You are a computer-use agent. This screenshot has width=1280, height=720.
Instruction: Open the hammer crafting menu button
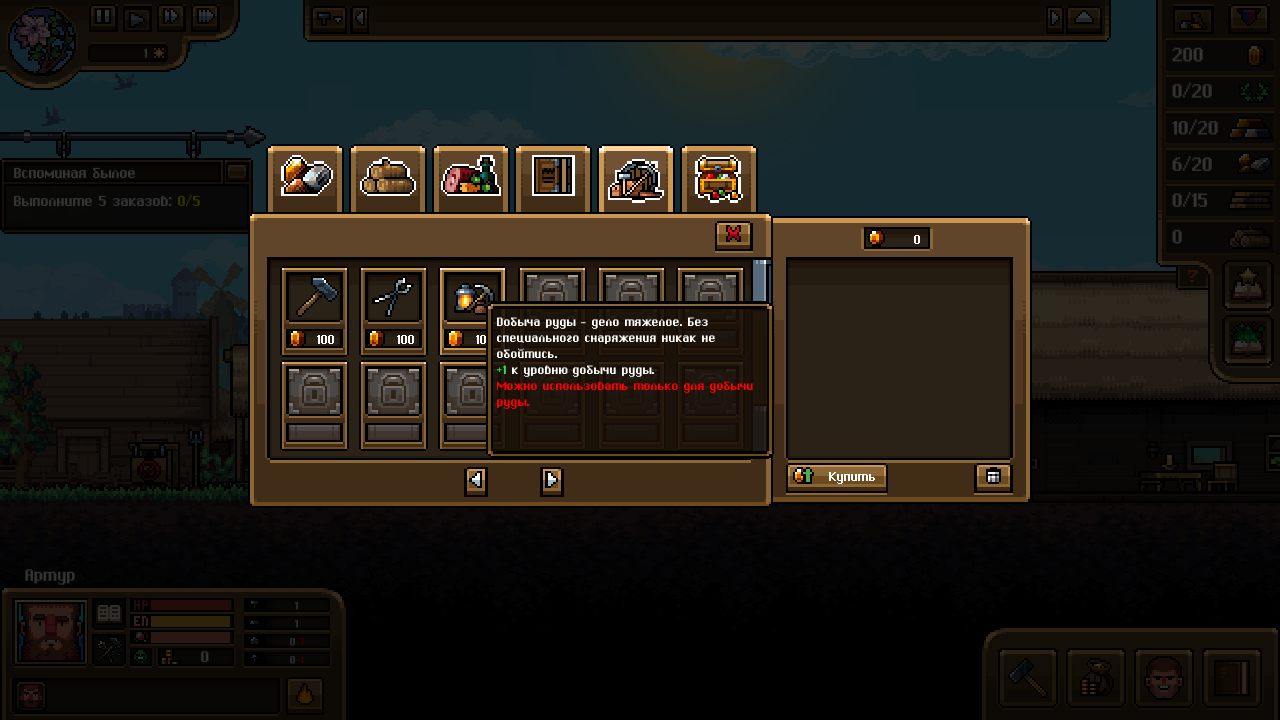pyautogui.click(x=1028, y=677)
